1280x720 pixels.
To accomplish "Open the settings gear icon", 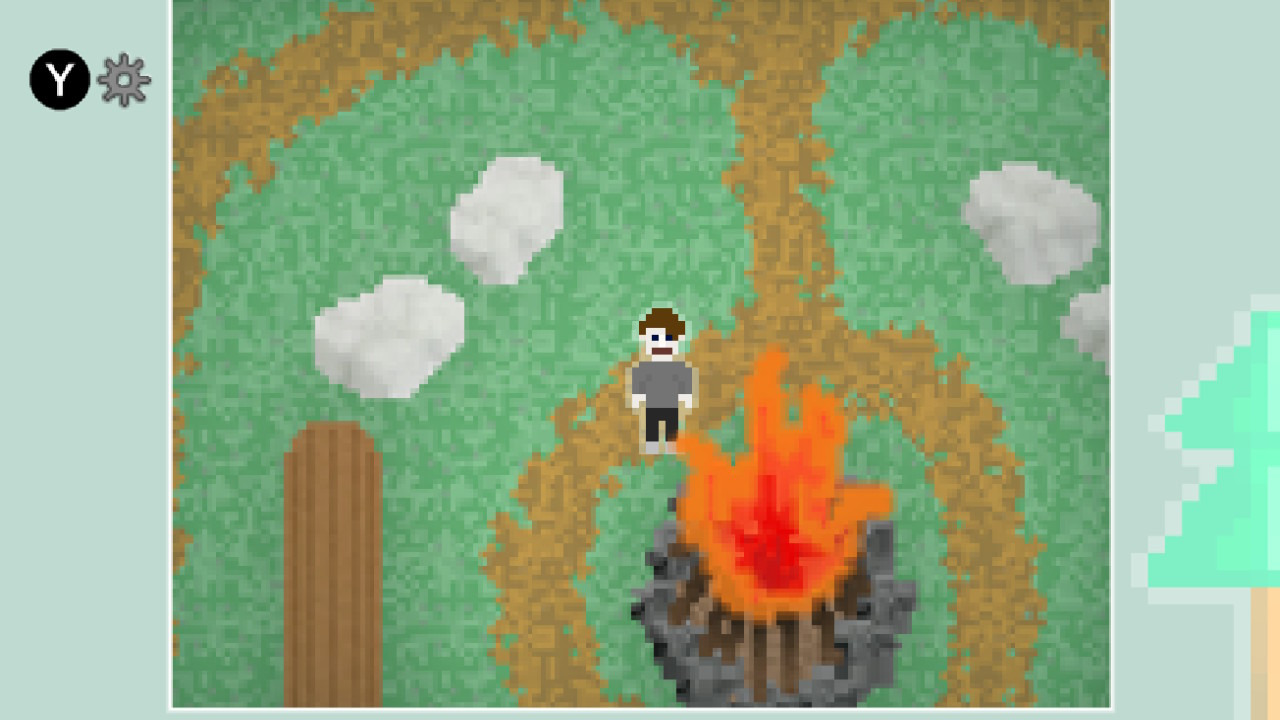I will (x=124, y=78).
